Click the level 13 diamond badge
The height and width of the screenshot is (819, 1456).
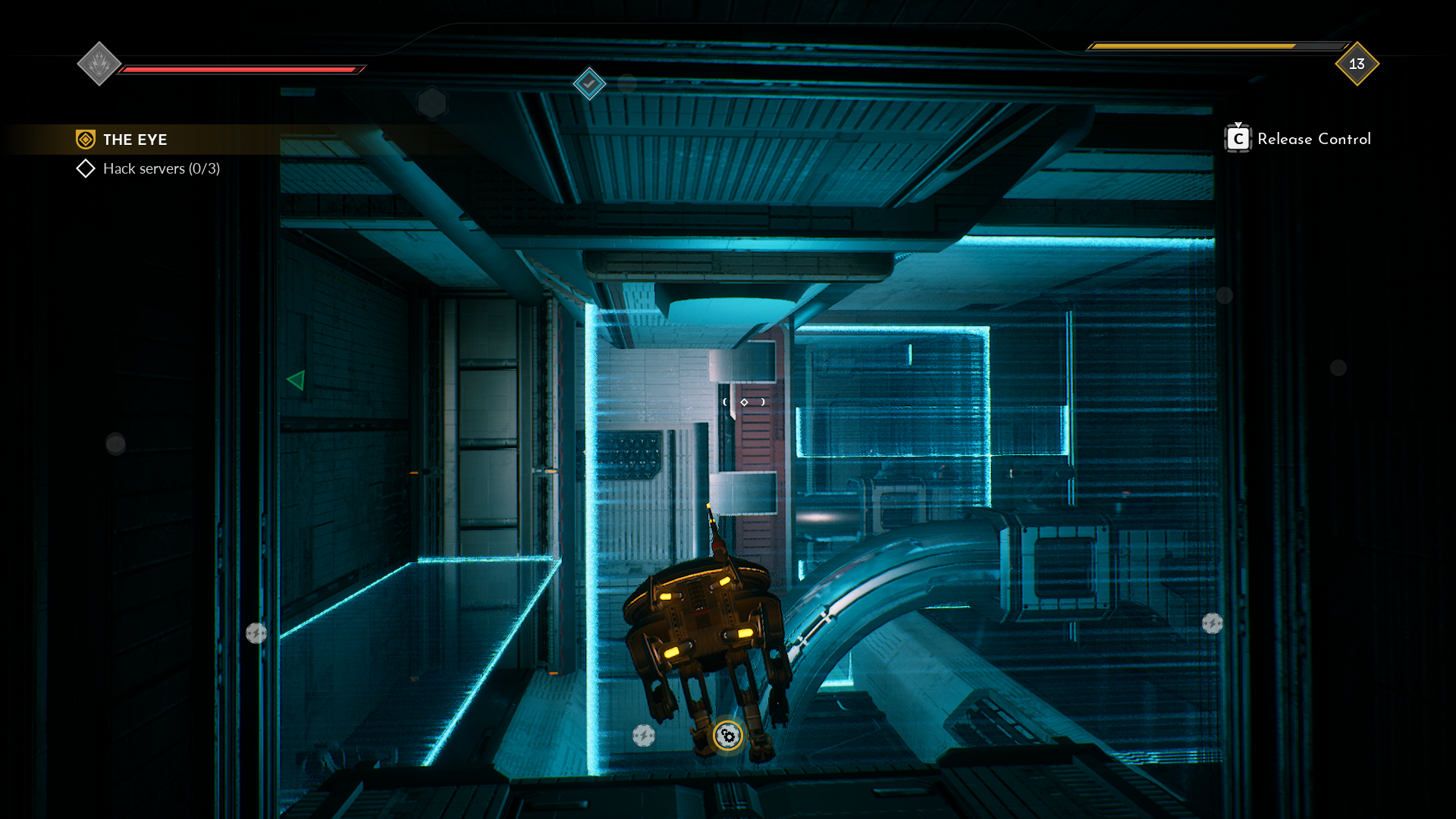(x=1356, y=64)
